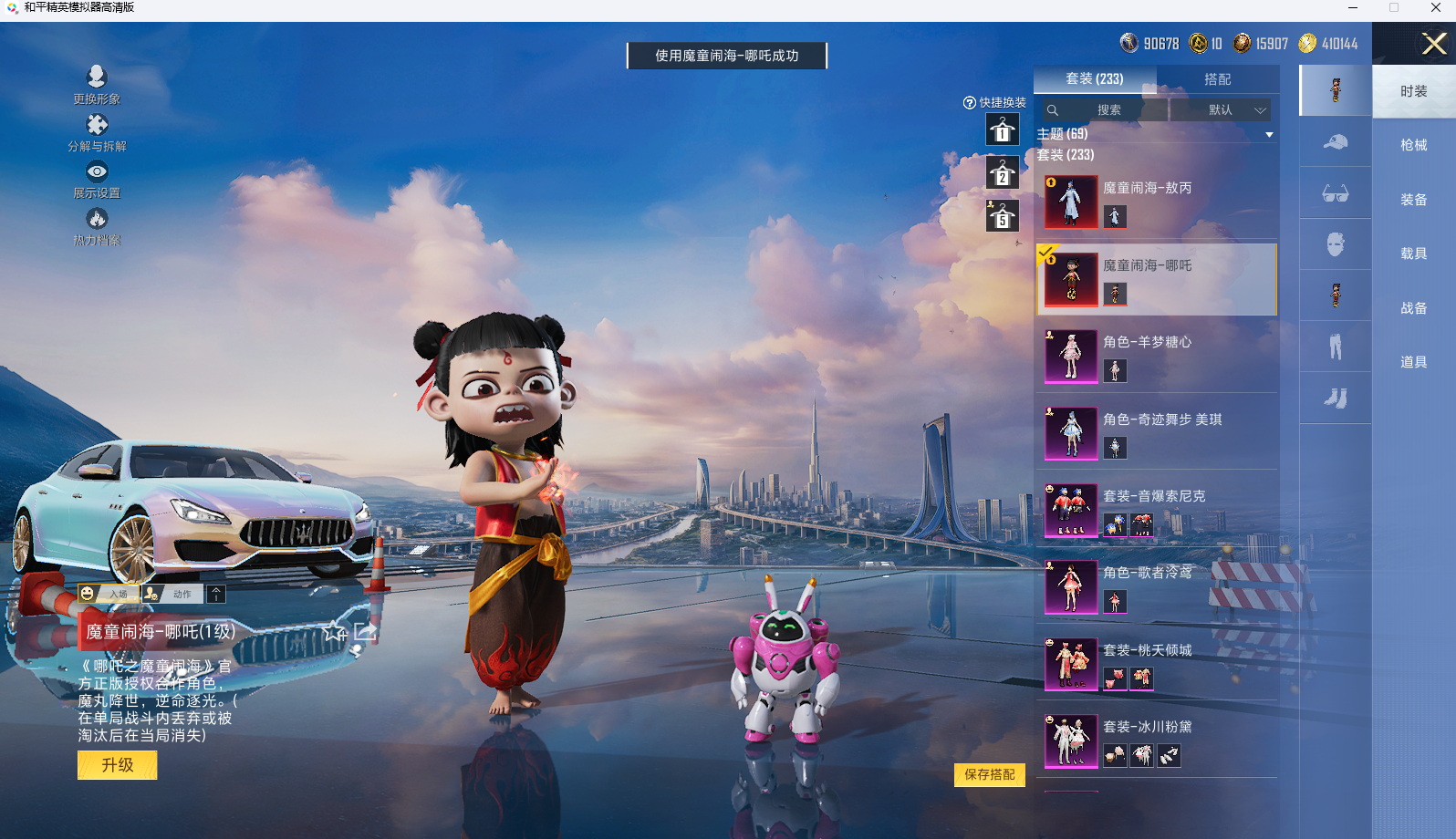Image resolution: width=1456 pixels, height=839 pixels.
Task: Click the search magnifier in the outfit panel
Action: (1054, 109)
